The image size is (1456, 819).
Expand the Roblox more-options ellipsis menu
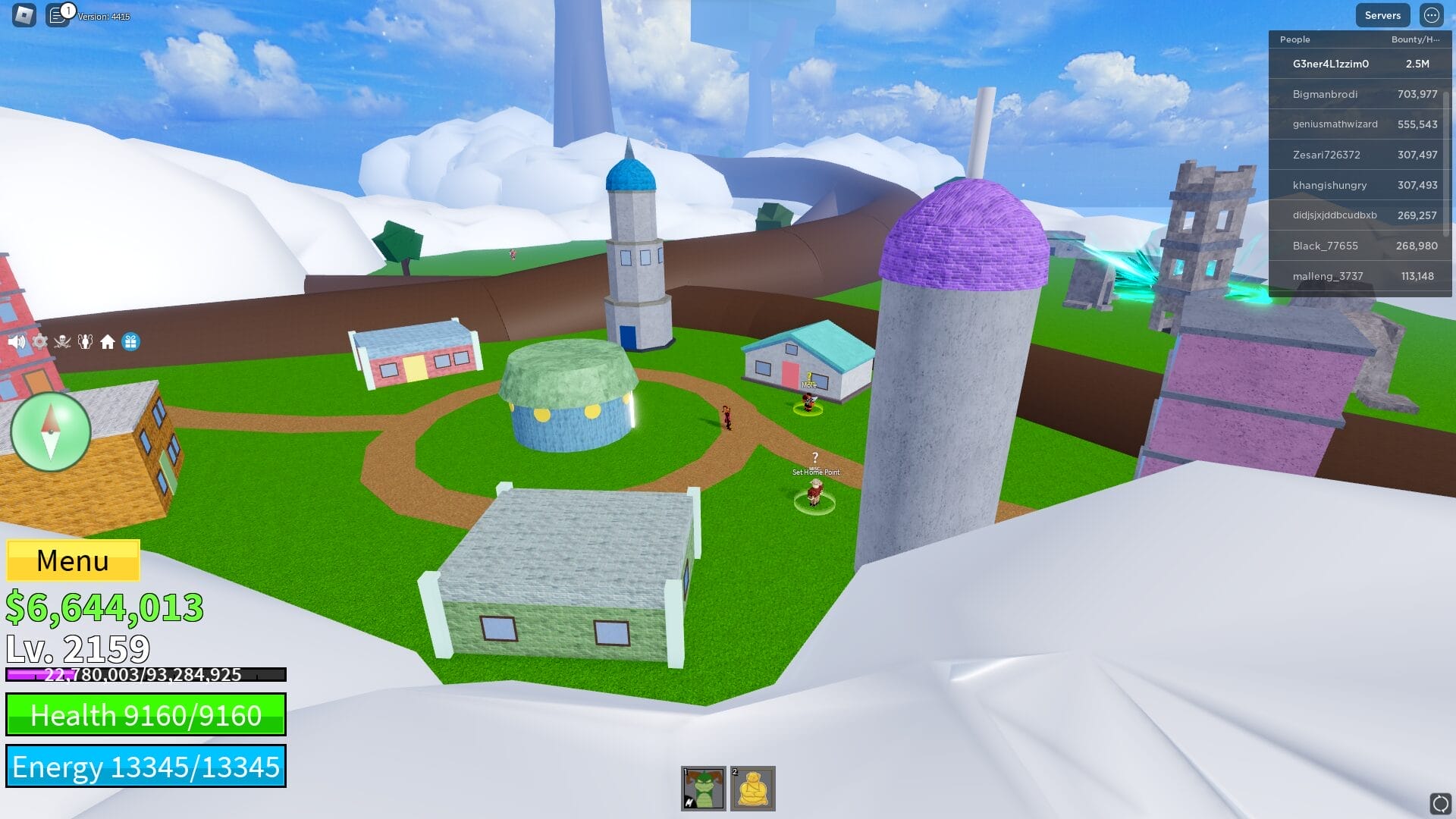tap(1431, 15)
